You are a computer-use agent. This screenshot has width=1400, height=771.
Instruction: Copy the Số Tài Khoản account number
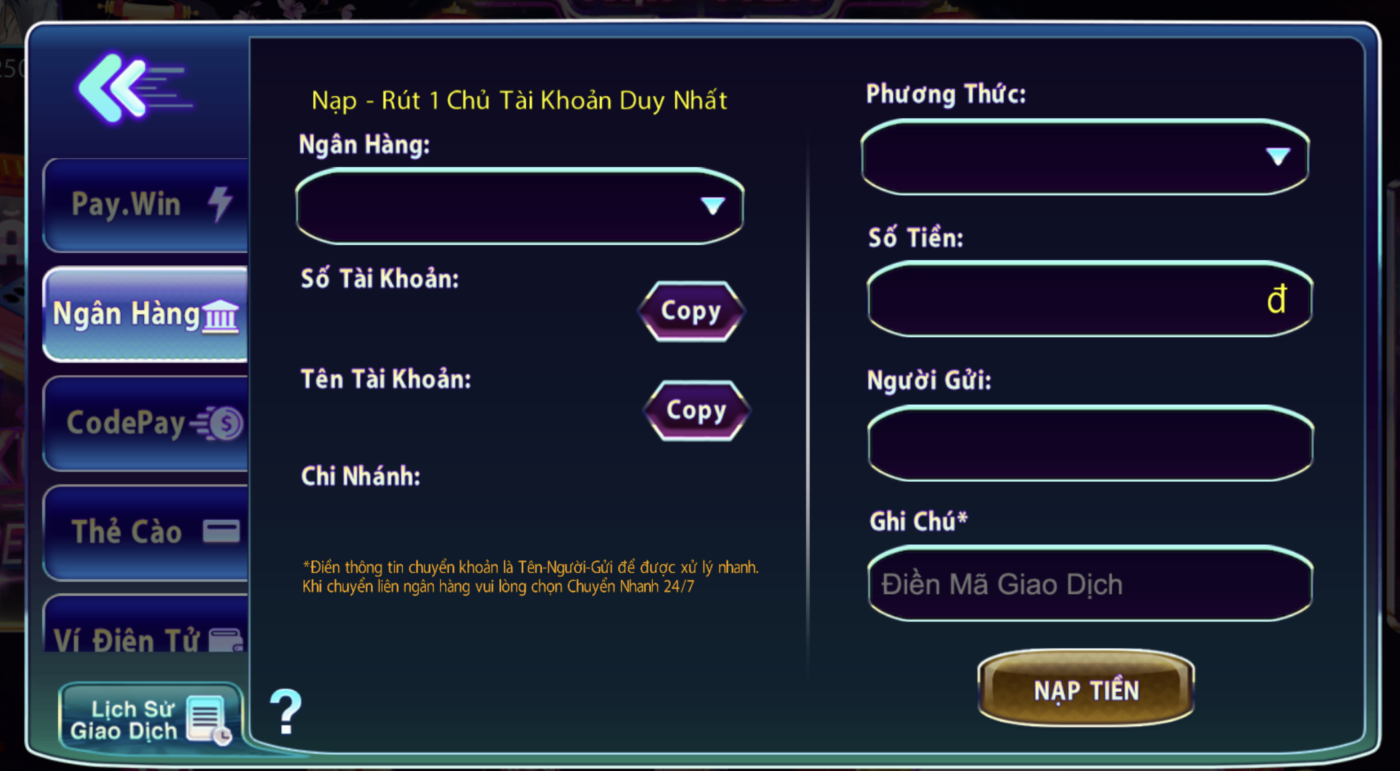[691, 310]
